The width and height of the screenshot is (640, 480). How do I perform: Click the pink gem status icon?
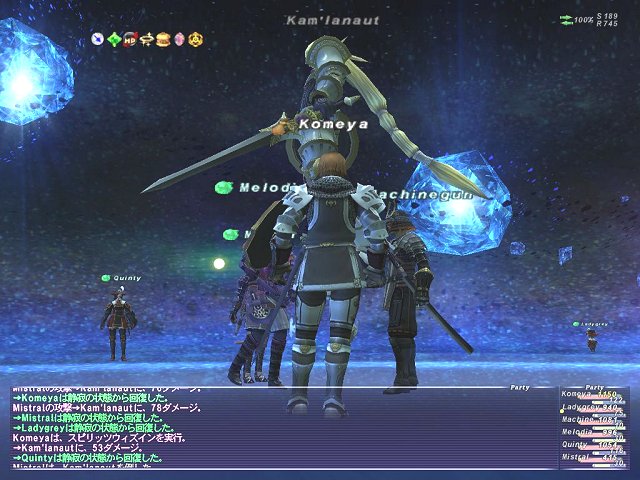[178, 39]
